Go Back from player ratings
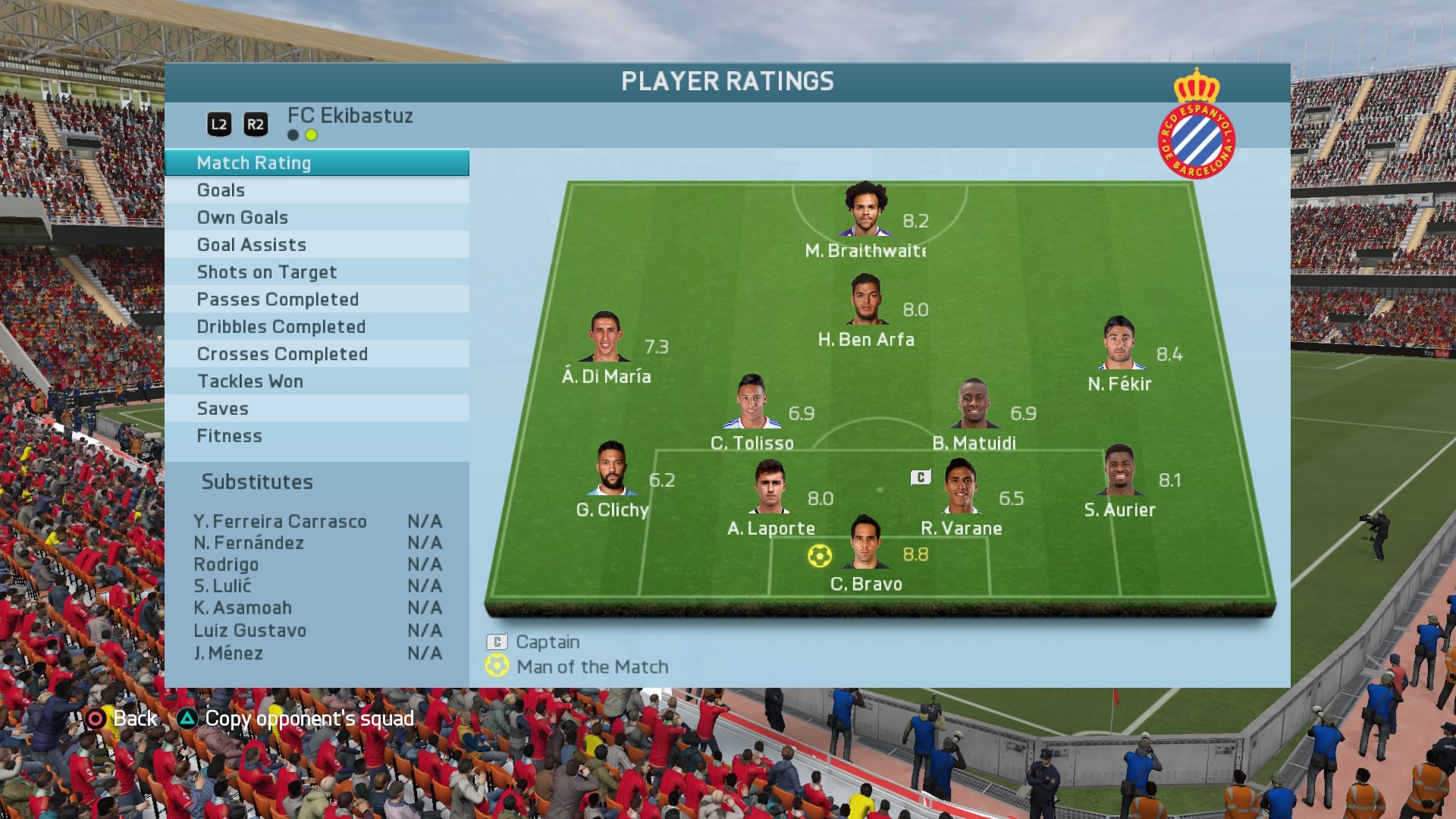This screenshot has width=1456, height=819. click(121, 719)
